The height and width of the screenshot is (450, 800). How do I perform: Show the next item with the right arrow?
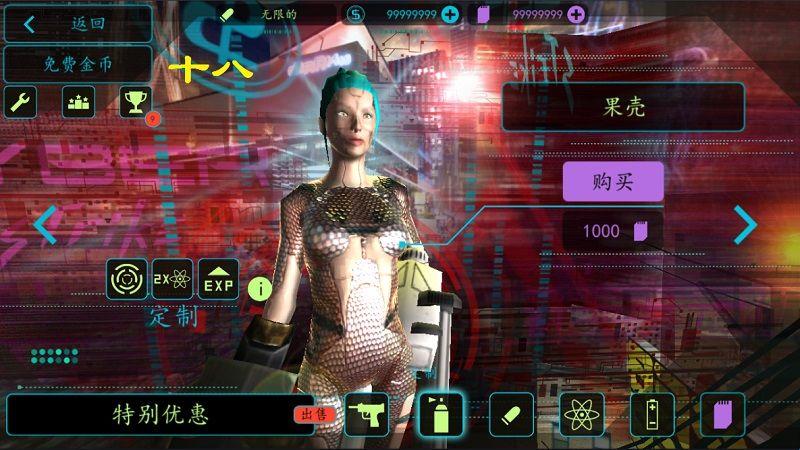click(x=746, y=225)
